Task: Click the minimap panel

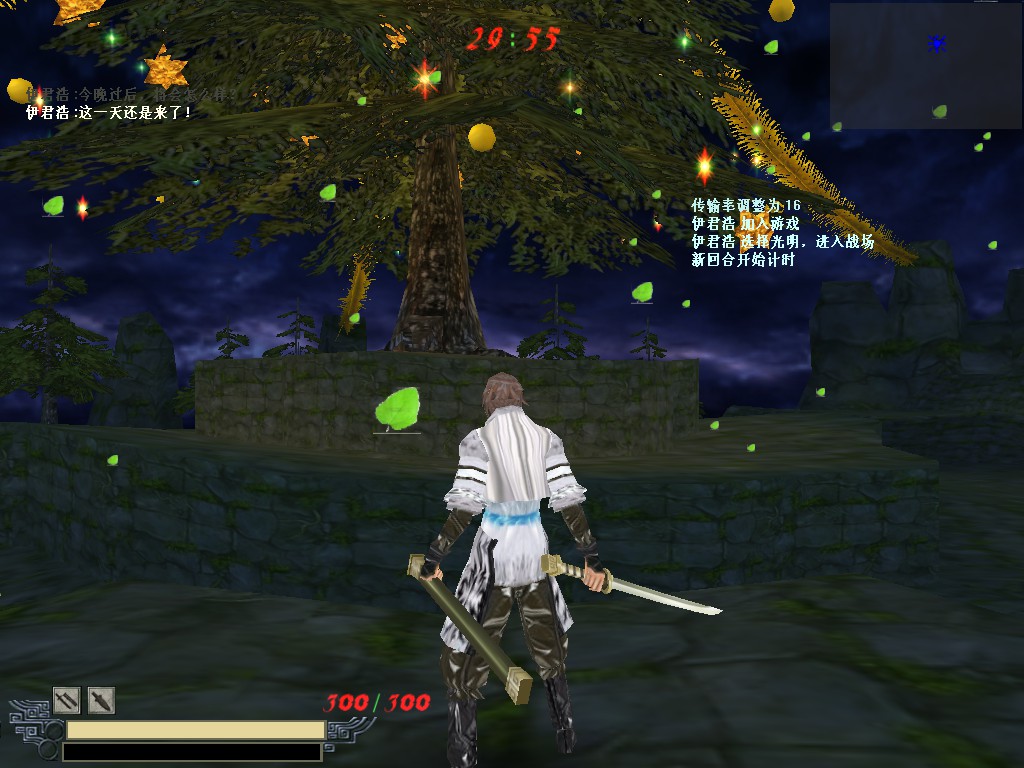Action: click(925, 65)
